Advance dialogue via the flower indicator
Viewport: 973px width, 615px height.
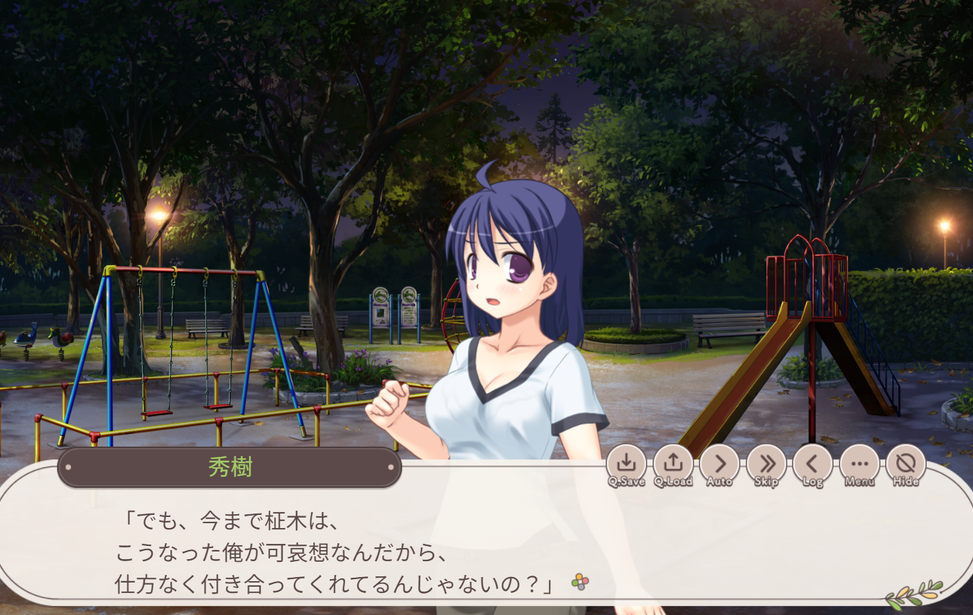click(x=580, y=581)
